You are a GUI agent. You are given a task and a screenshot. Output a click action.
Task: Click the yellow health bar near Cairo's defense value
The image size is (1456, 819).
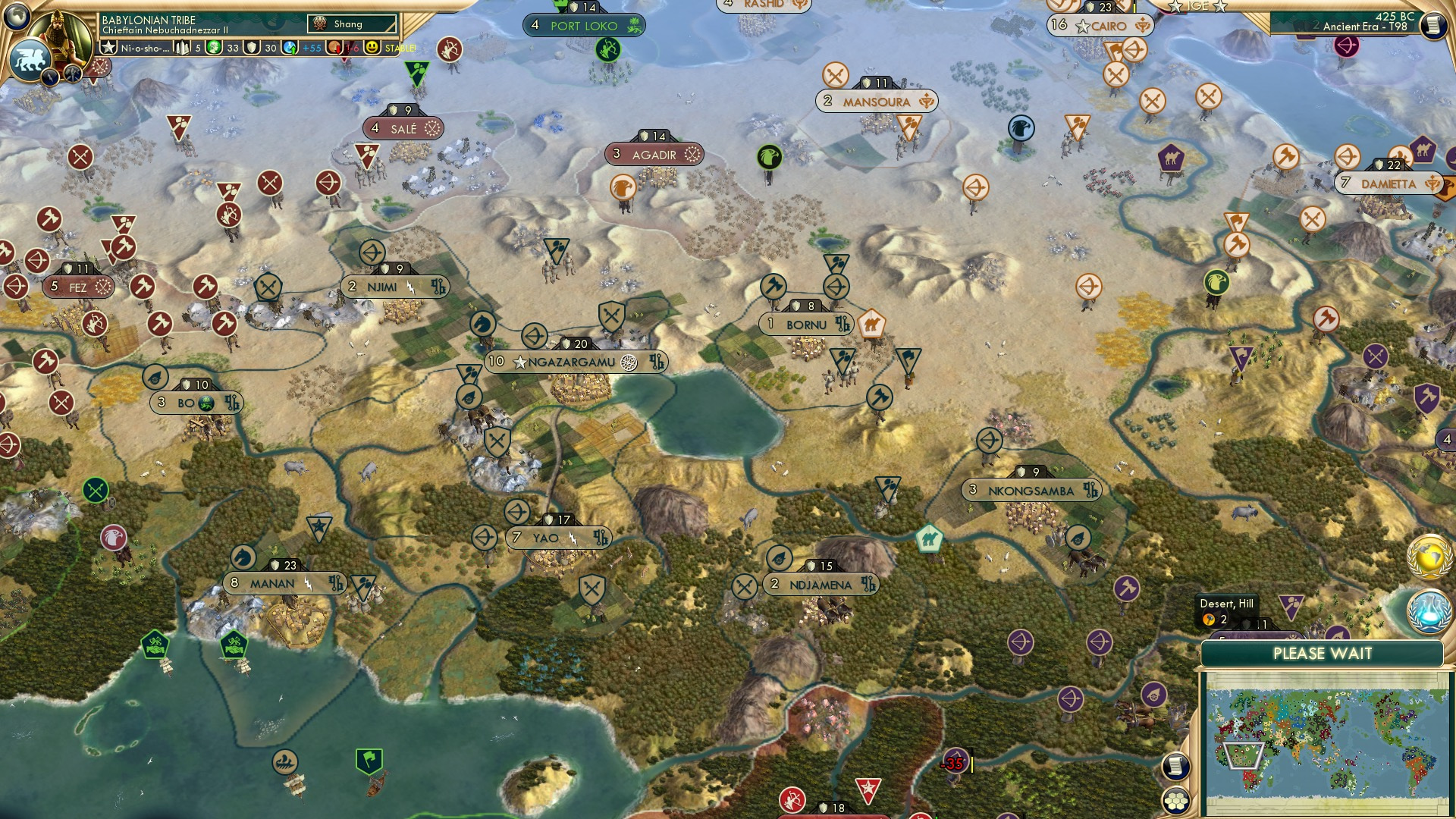(1134, 8)
